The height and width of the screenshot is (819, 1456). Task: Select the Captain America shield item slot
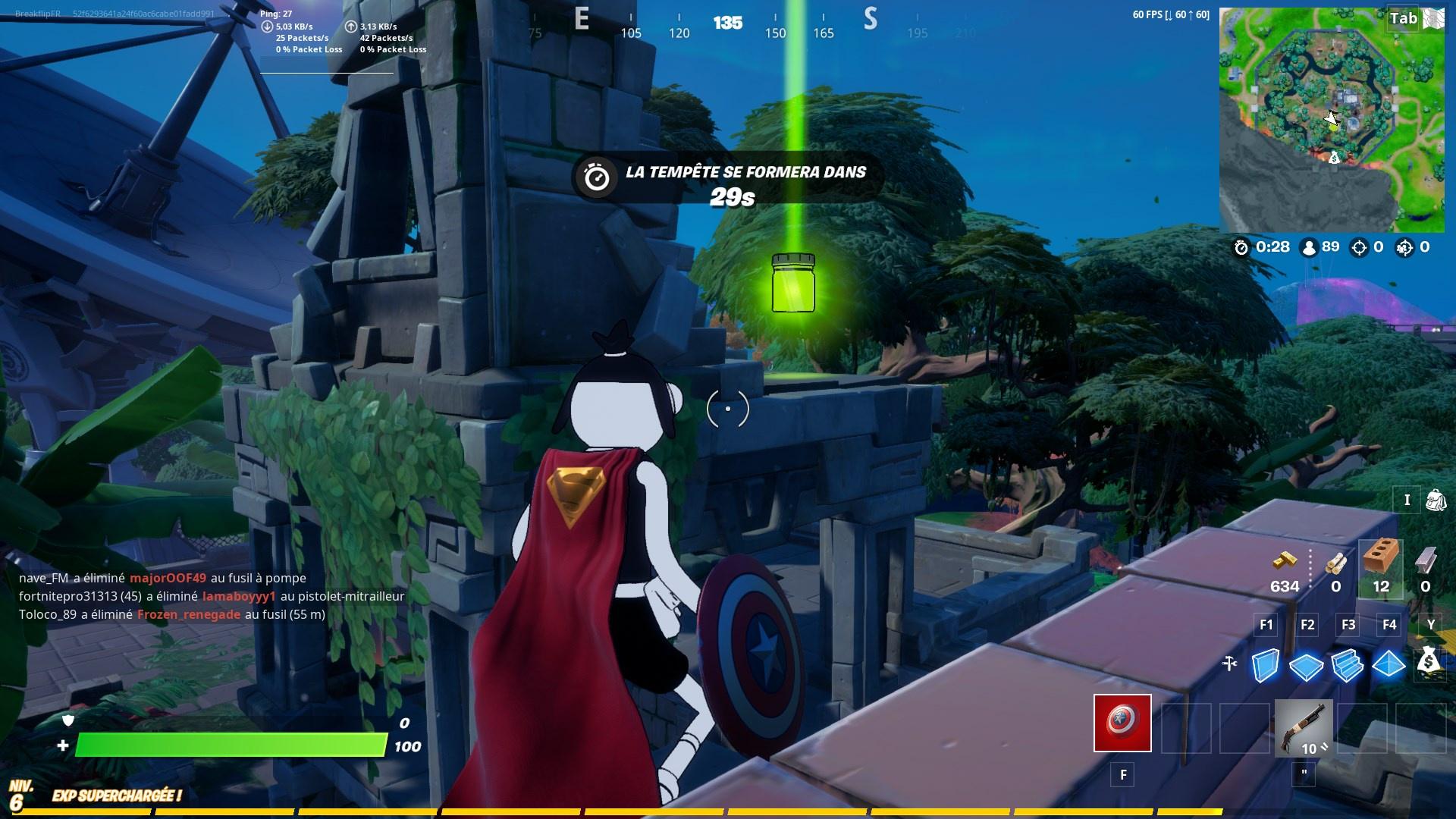point(1122,724)
